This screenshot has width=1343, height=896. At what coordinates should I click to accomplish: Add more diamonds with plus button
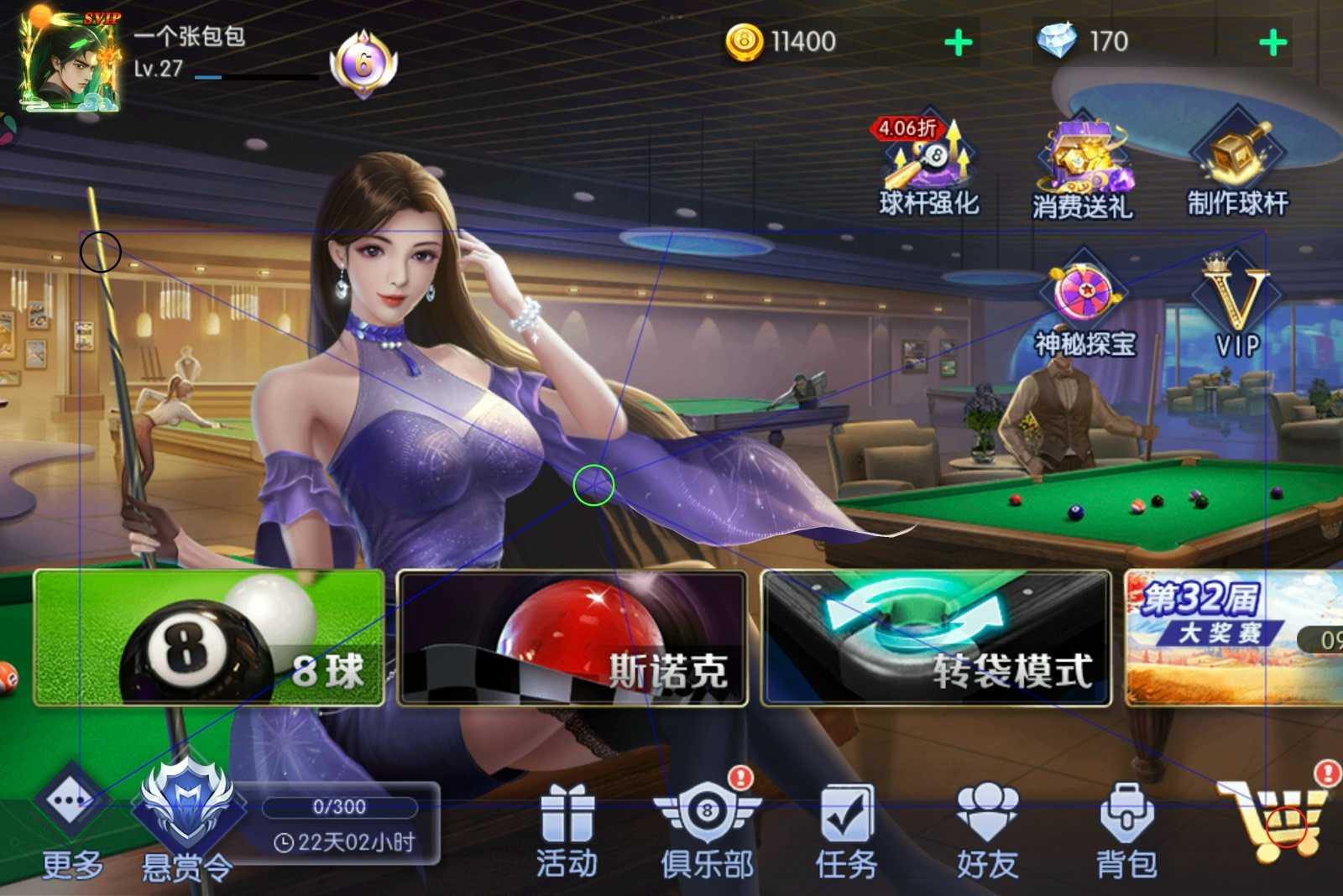point(1272,42)
